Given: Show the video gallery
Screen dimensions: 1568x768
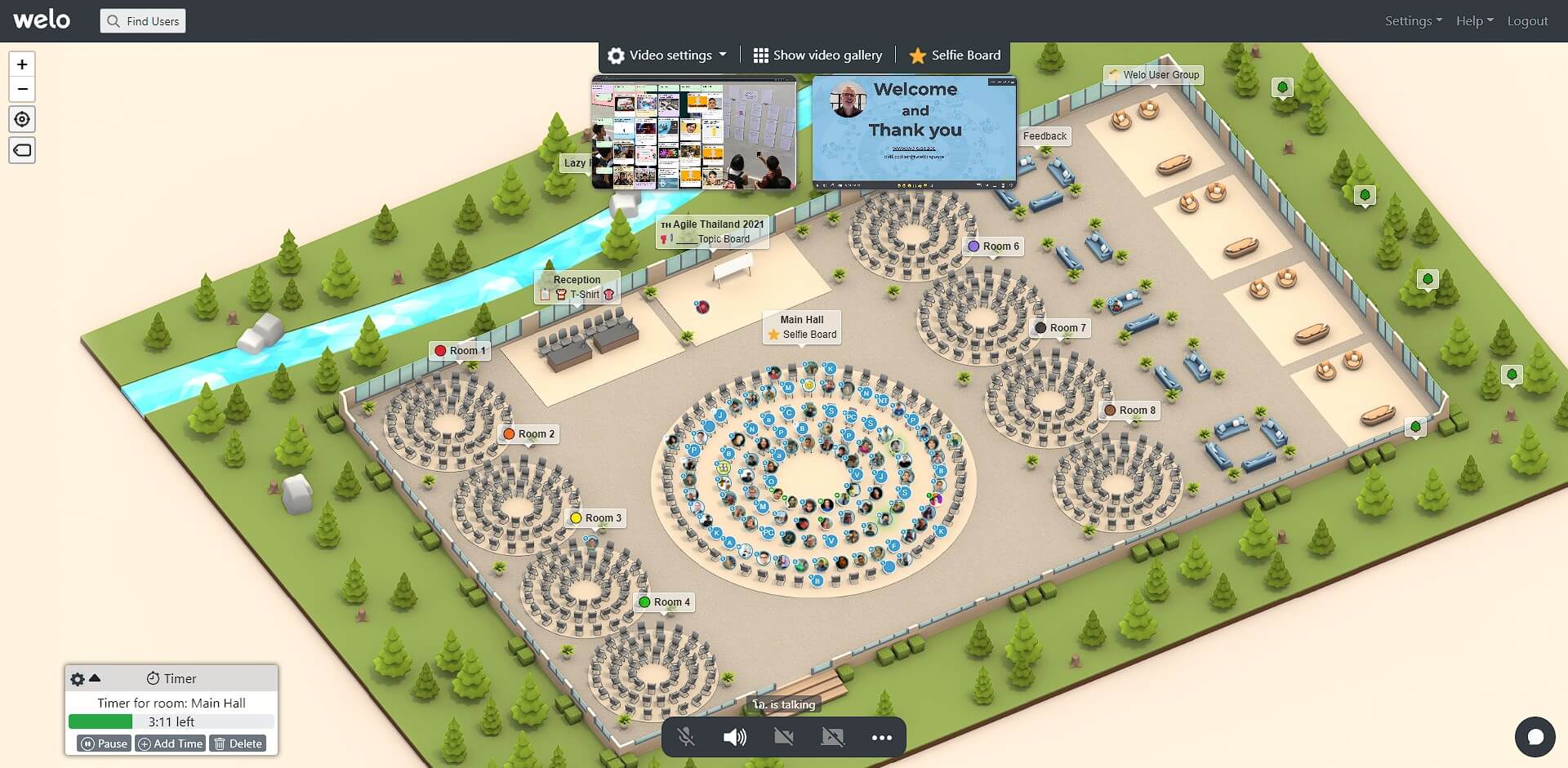Looking at the screenshot, I should (x=817, y=55).
